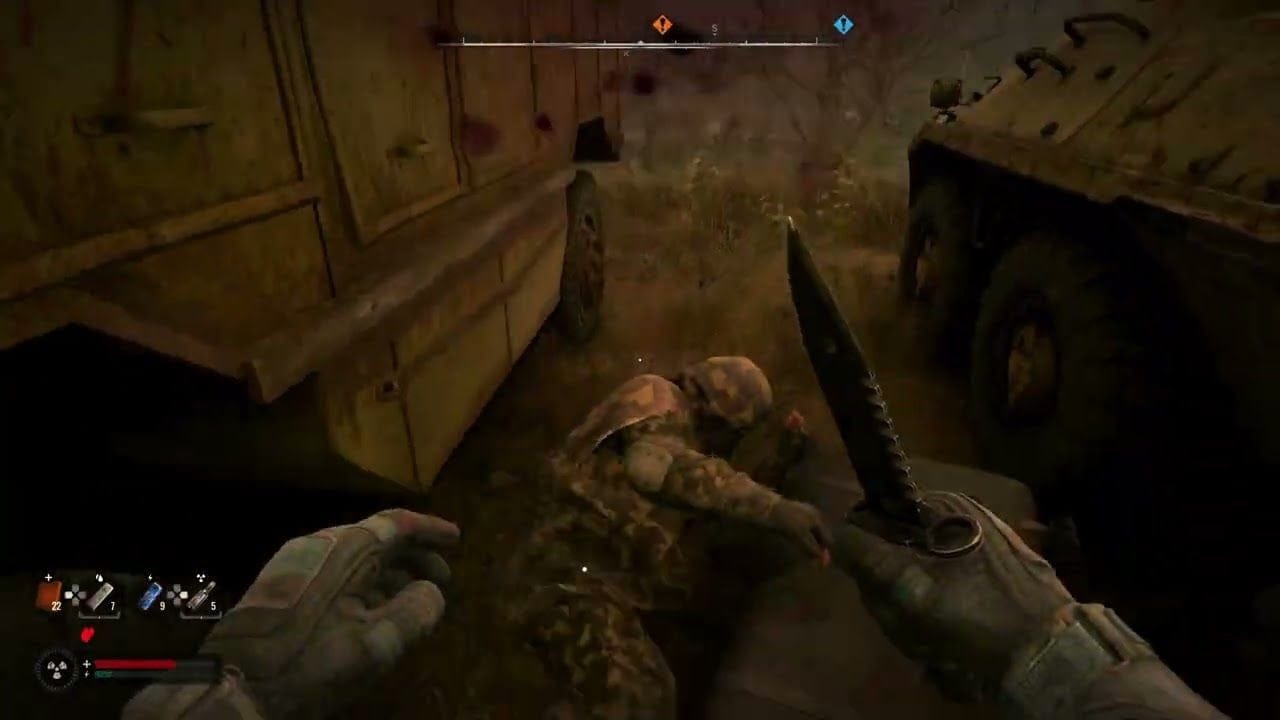This screenshot has width=1280, height=720.
Task: Click the medkit quantity counter showing 22
Action: 57,605
